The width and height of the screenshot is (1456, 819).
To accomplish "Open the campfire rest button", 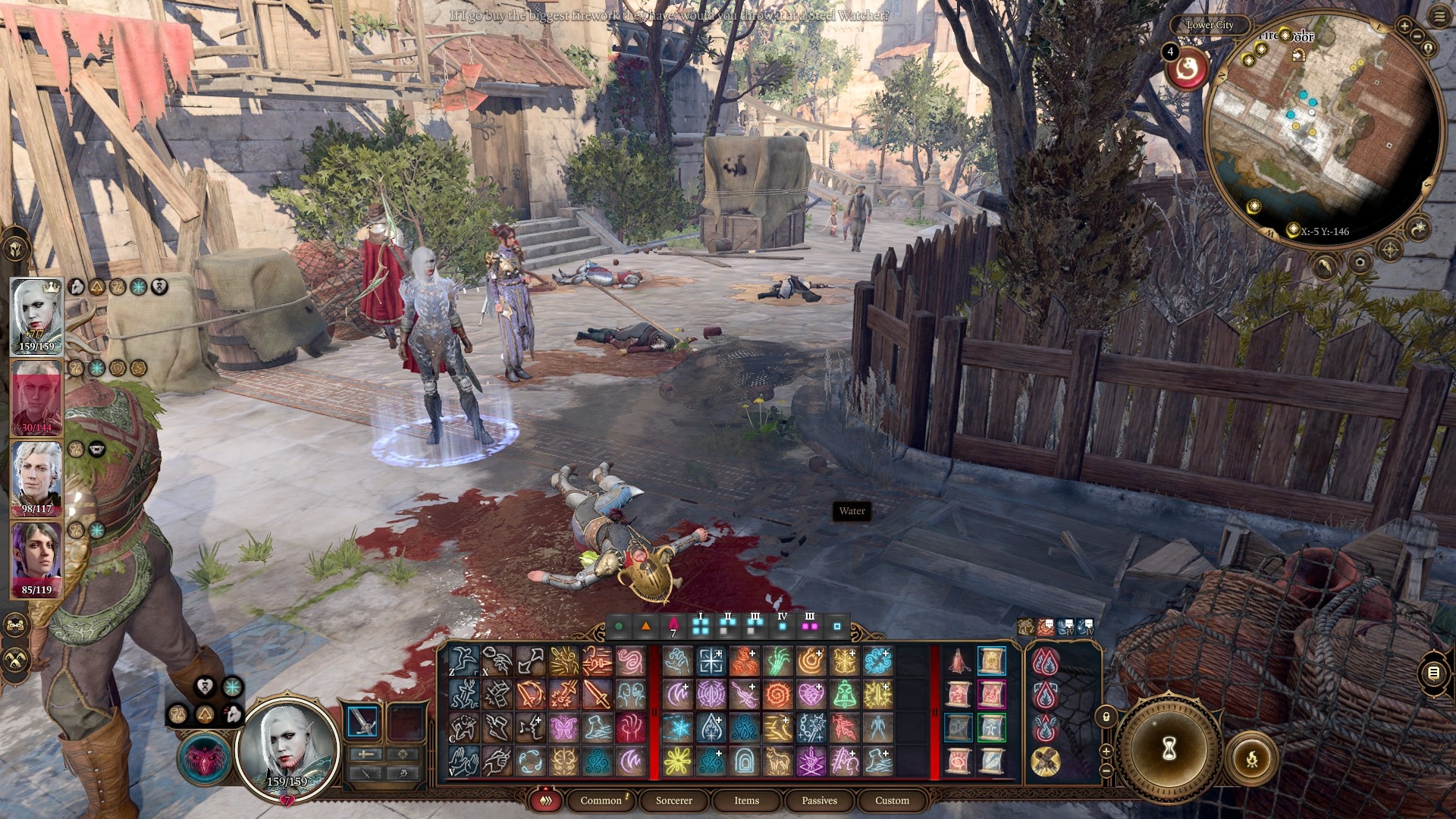I will point(1251,758).
